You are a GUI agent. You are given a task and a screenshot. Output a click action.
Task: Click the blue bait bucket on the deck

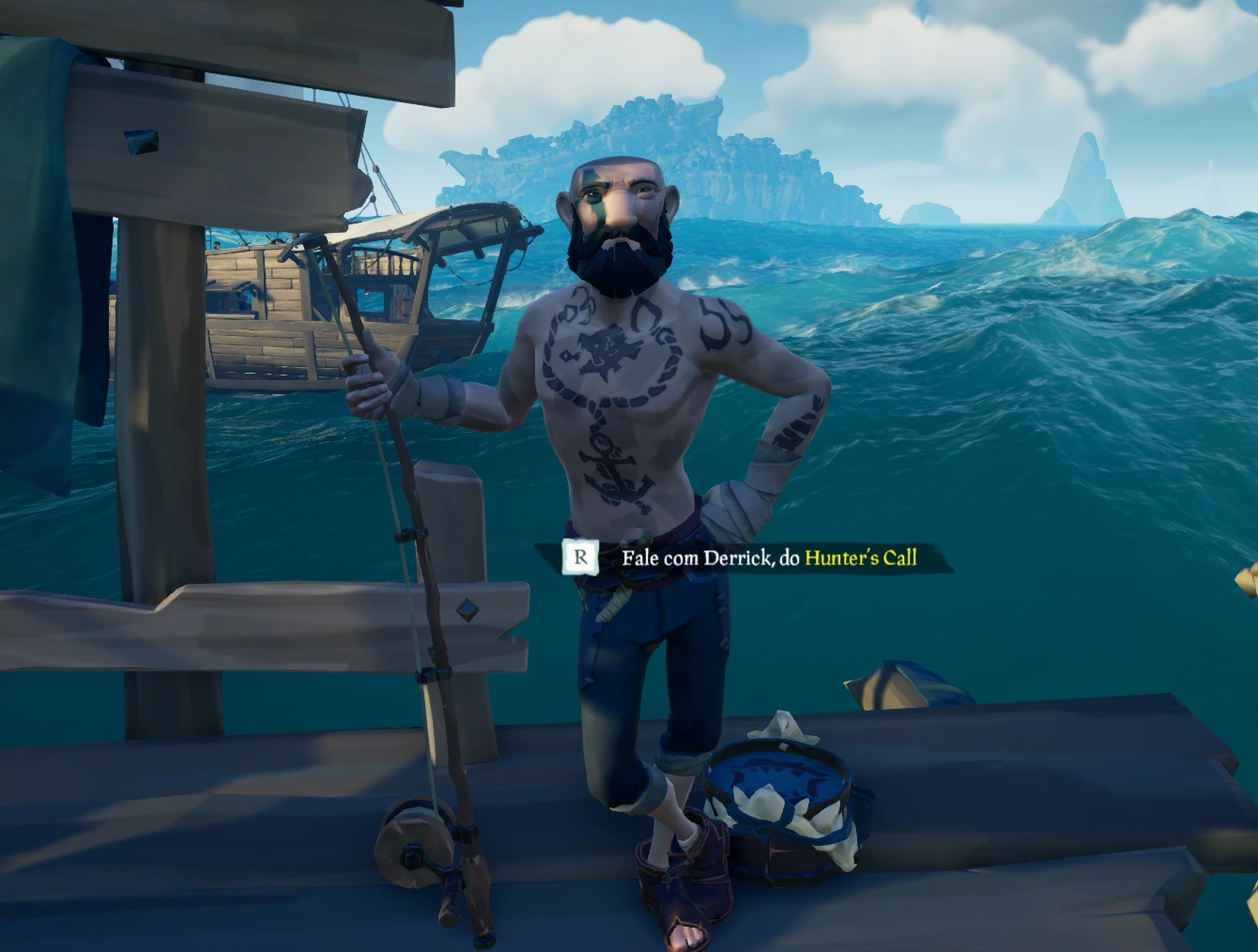coord(779,807)
